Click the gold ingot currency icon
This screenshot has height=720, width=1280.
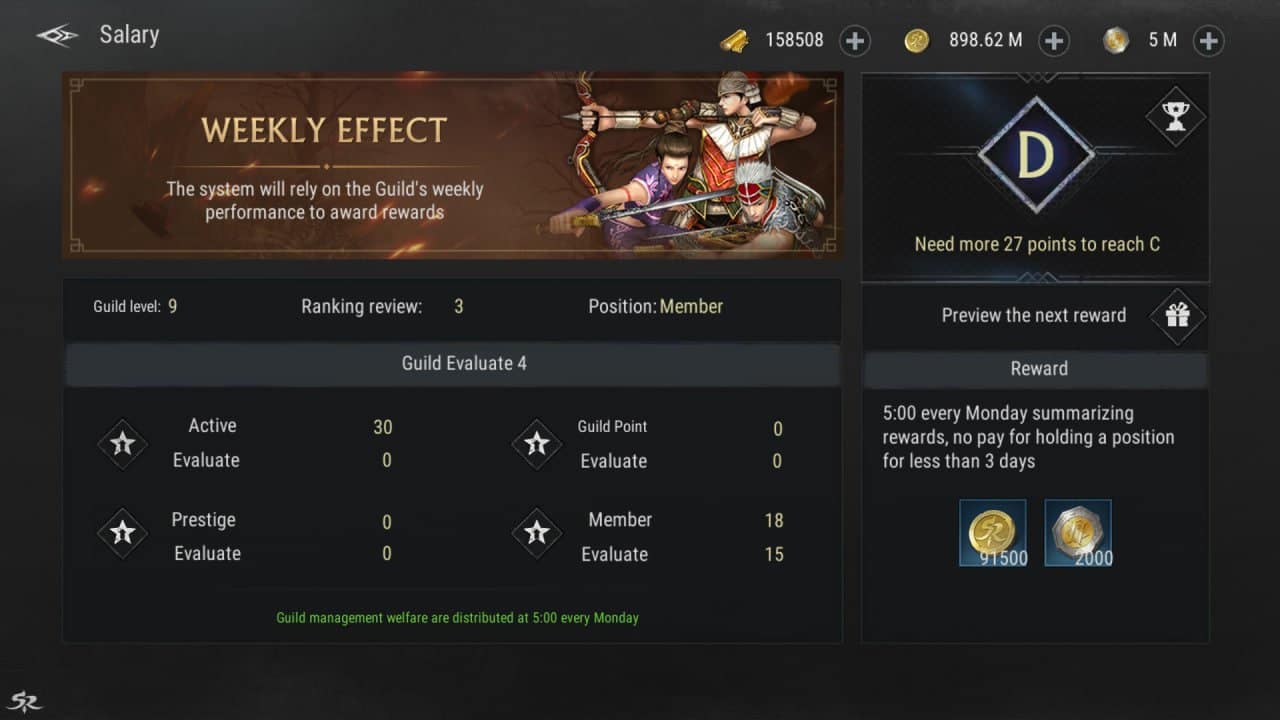[737, 41]
